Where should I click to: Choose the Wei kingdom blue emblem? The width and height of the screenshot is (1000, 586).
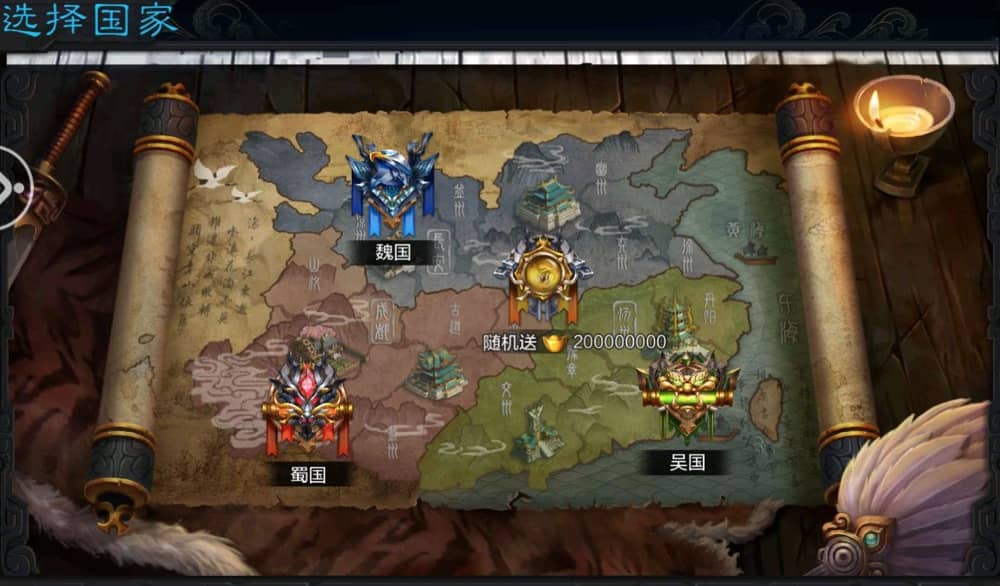point(391,185)
